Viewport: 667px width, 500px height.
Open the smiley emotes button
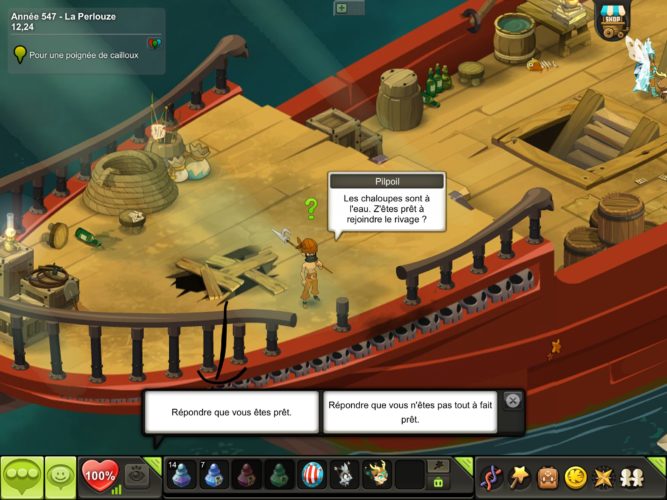point(60,476)
